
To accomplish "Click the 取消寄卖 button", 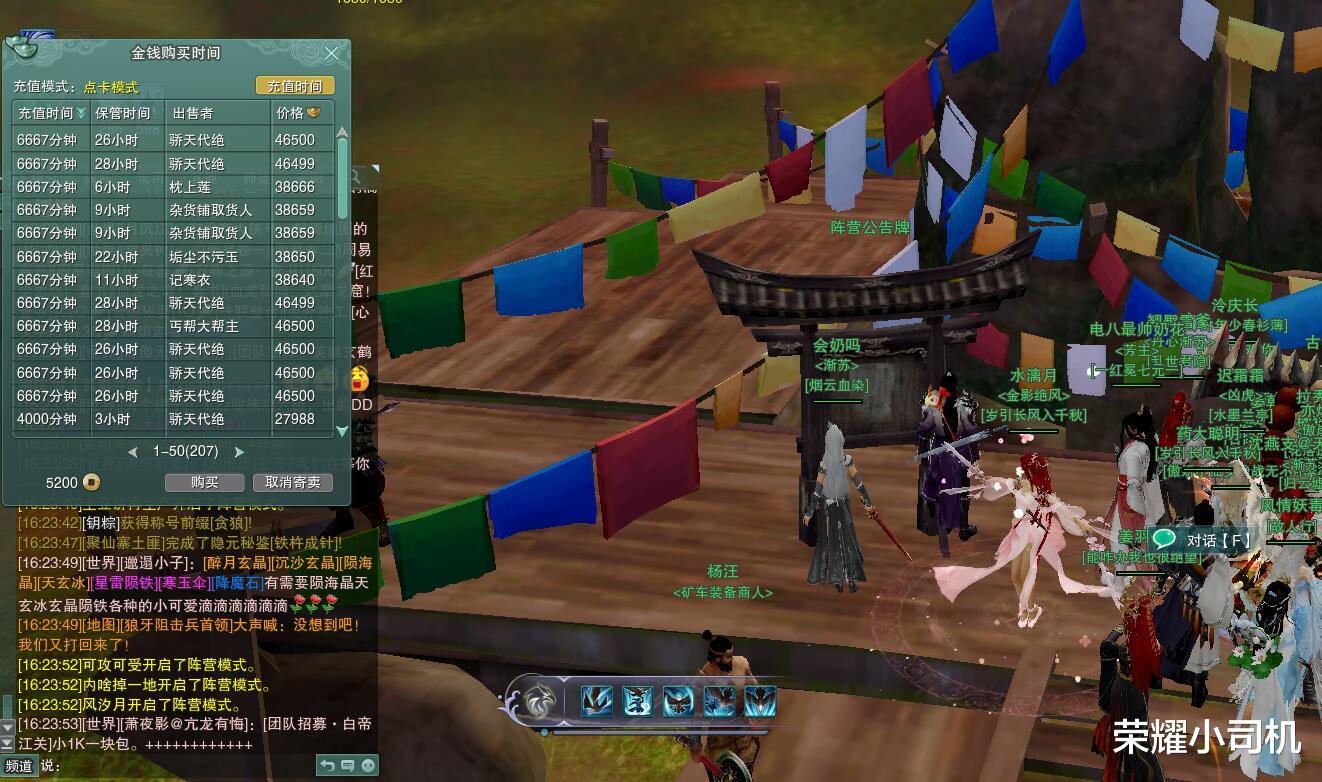I will point(292,482).
